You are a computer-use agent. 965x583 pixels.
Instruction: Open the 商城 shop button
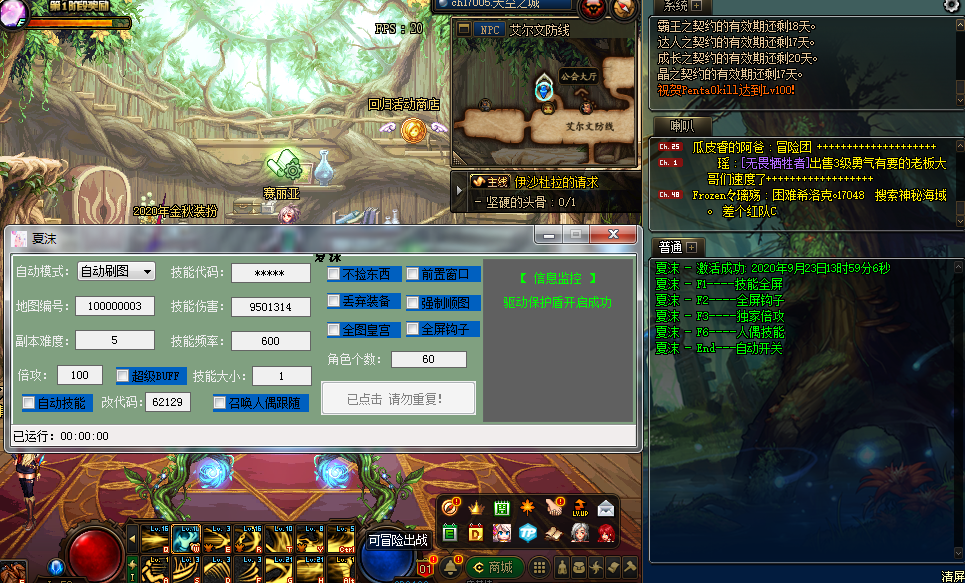492,567
